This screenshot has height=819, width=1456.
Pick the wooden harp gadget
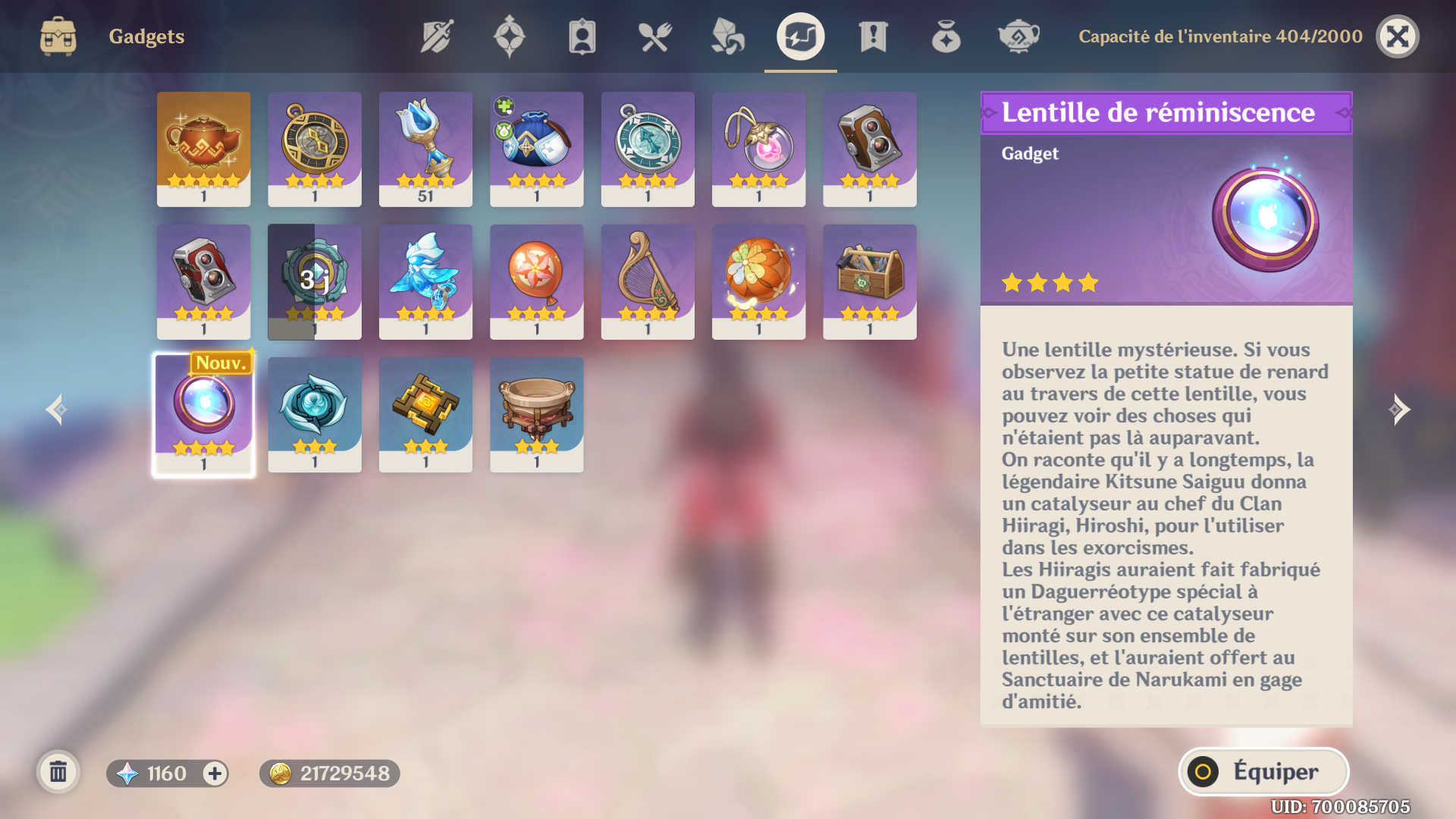(648, 281)
